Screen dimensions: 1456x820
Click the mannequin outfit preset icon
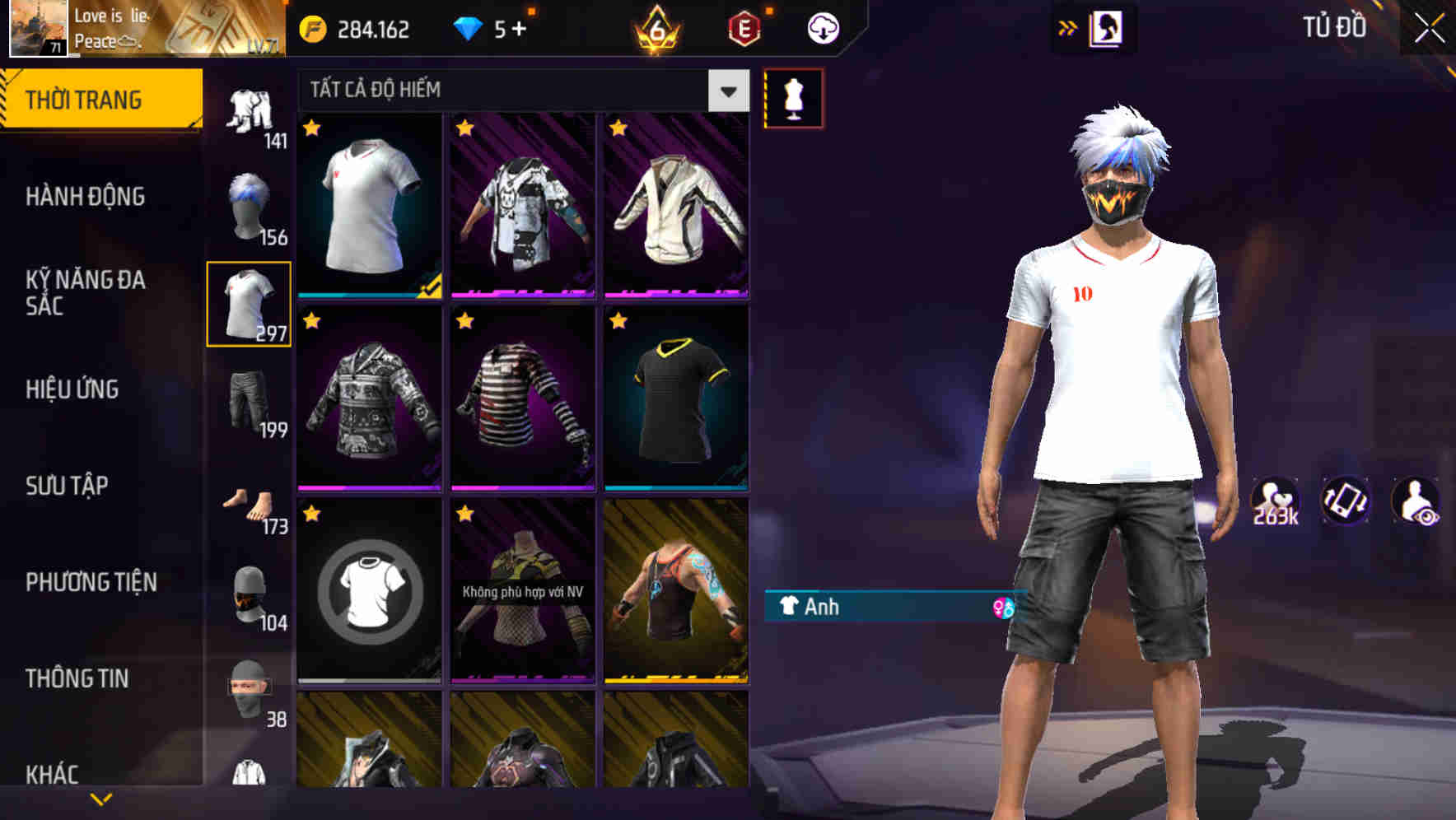[791, 97]
